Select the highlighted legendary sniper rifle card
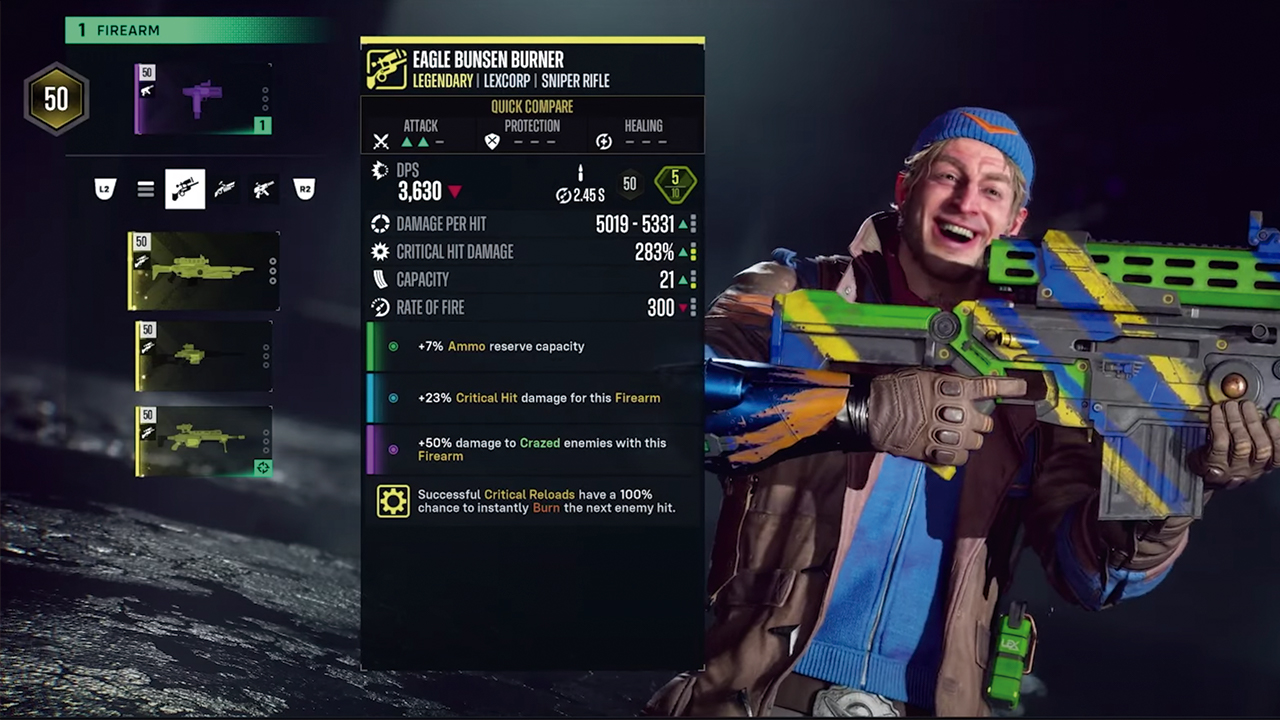 (x=204, y=271)
